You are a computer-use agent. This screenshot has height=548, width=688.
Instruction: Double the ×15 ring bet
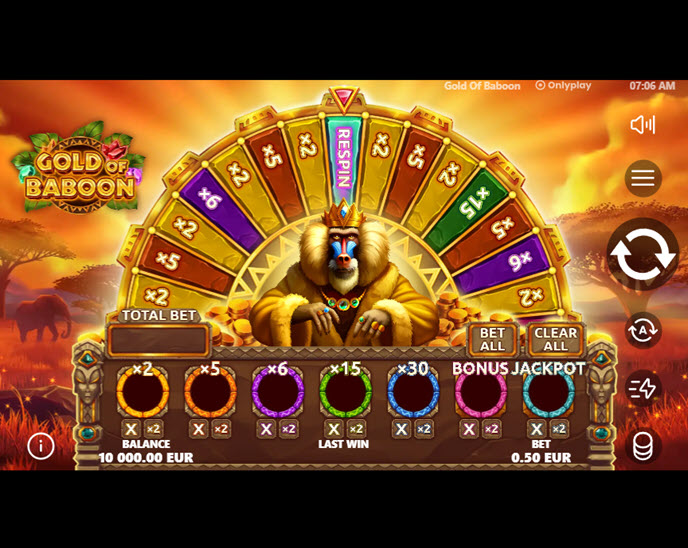coord(357,429)
